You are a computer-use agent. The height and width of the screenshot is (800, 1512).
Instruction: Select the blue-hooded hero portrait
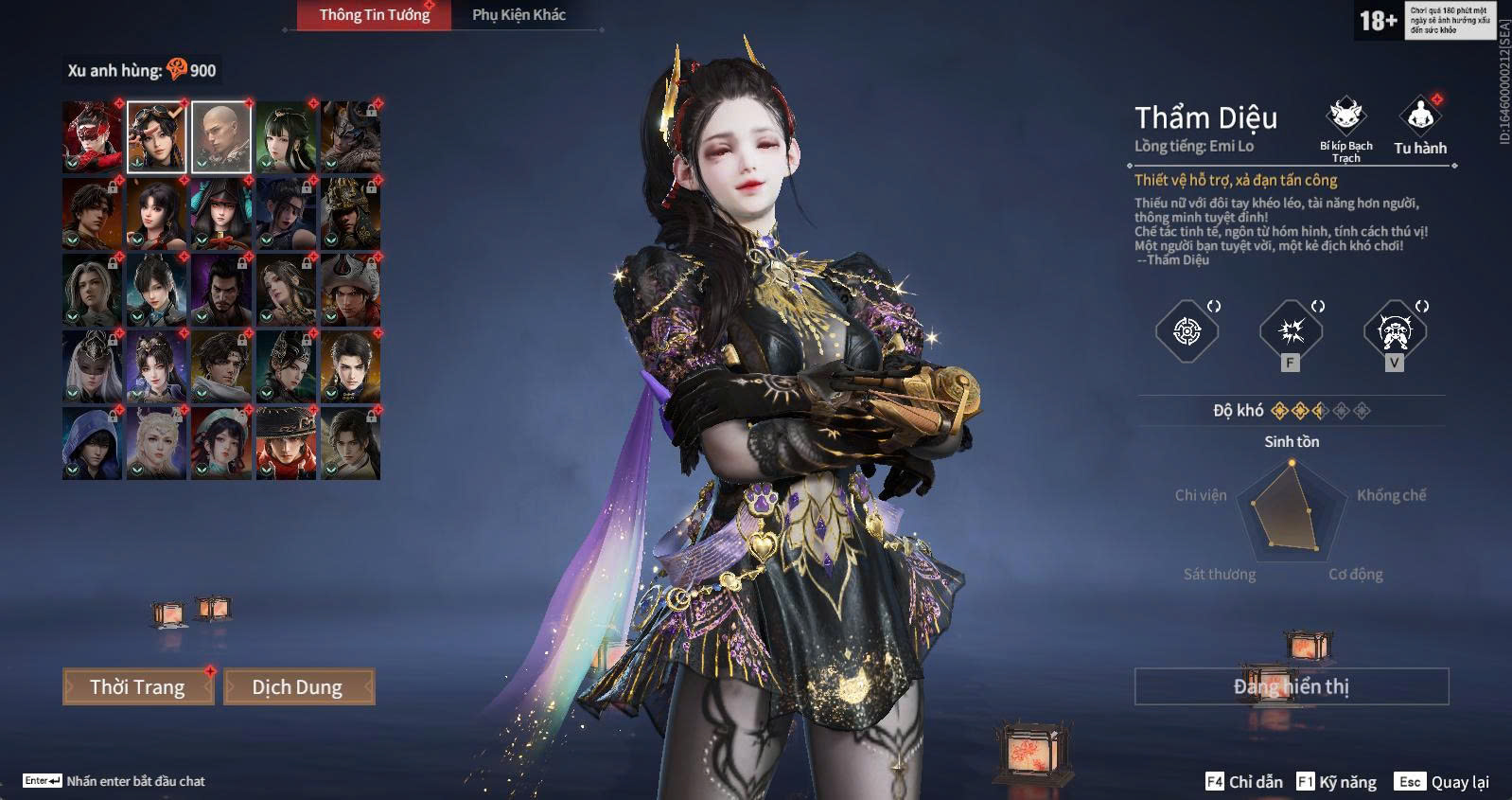(x=92, y=443)
